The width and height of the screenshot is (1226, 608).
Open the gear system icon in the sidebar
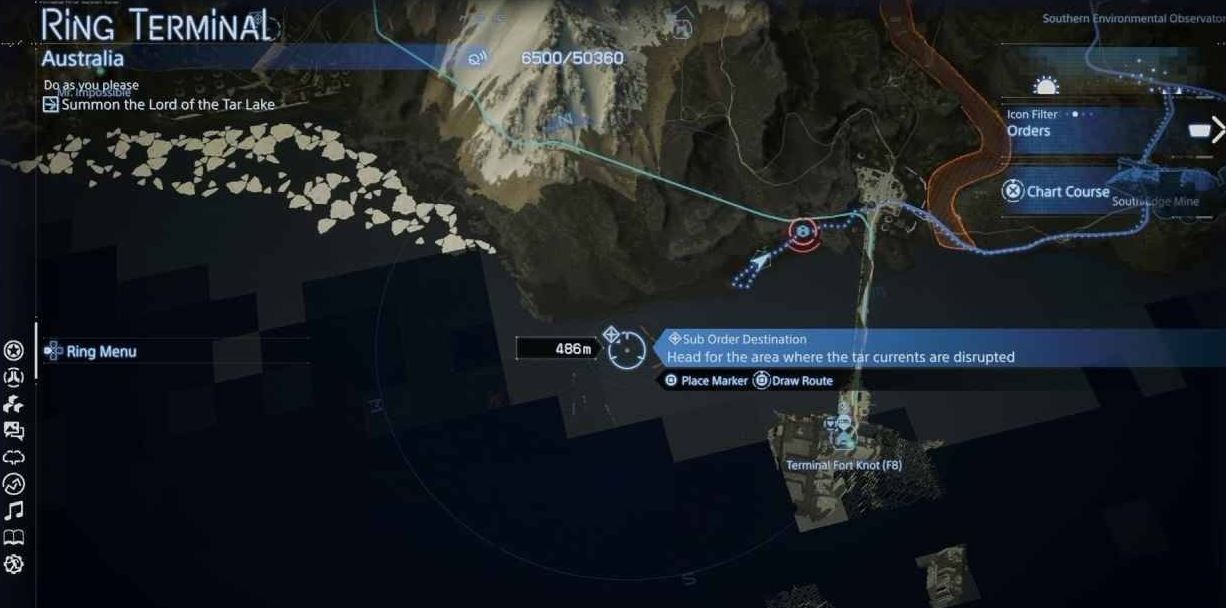pos(14,565)
